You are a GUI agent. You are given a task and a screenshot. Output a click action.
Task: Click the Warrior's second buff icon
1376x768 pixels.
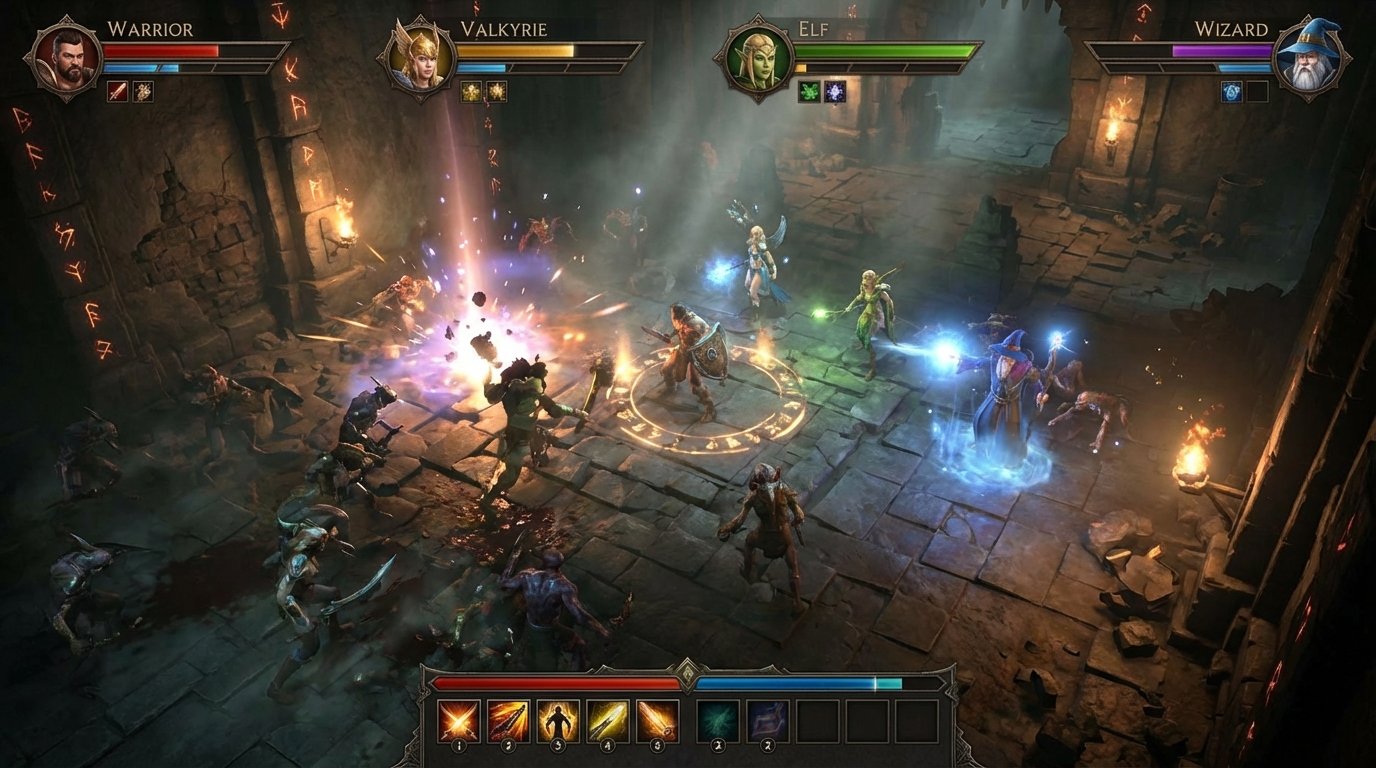[144, 92]
